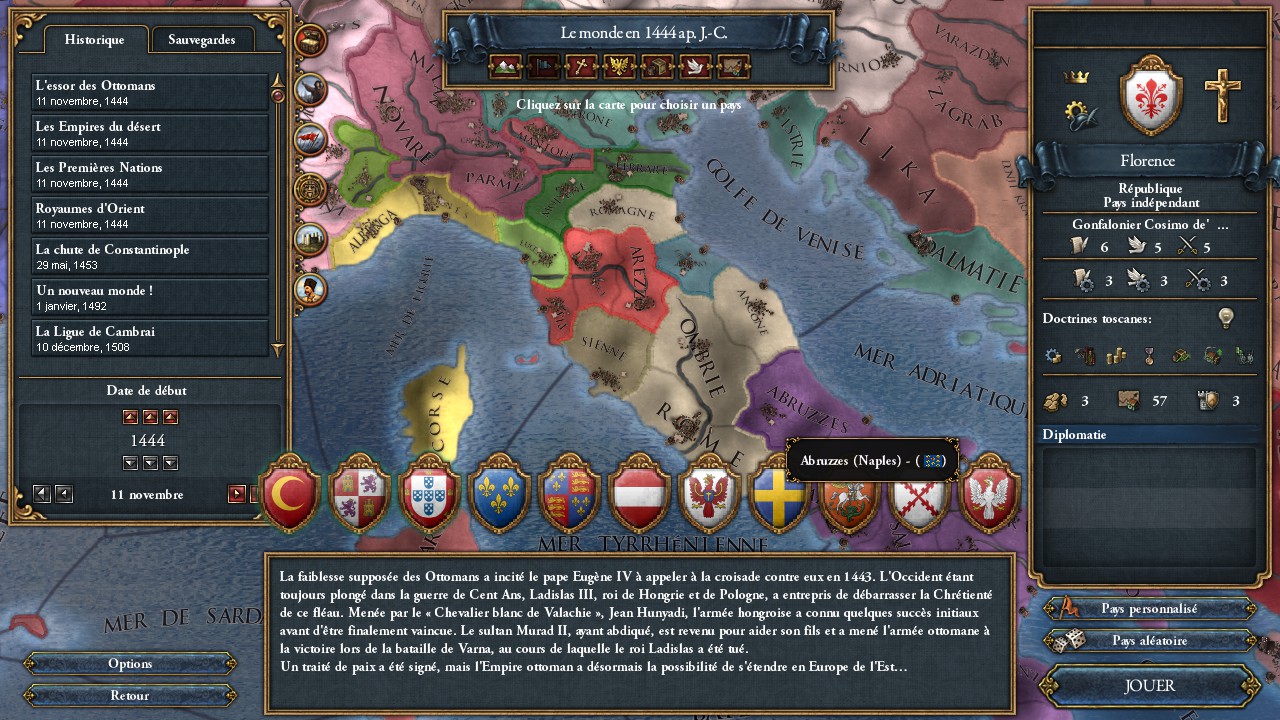Go back with the Retour button

[x=130, y=695]
